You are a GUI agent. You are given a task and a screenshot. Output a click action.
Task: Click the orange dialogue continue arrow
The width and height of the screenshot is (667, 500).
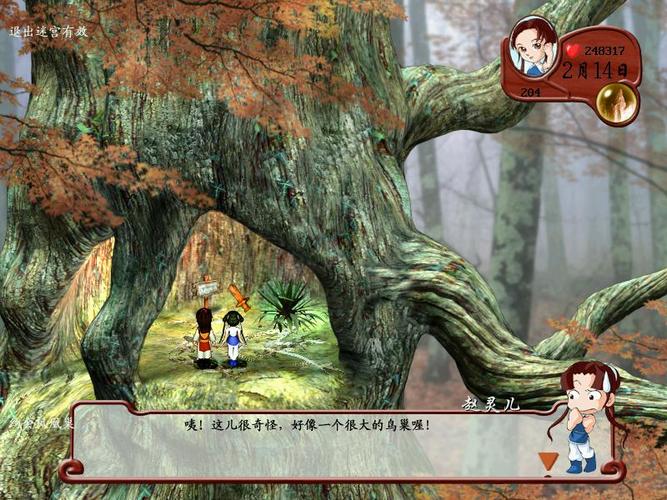[547, 461]
